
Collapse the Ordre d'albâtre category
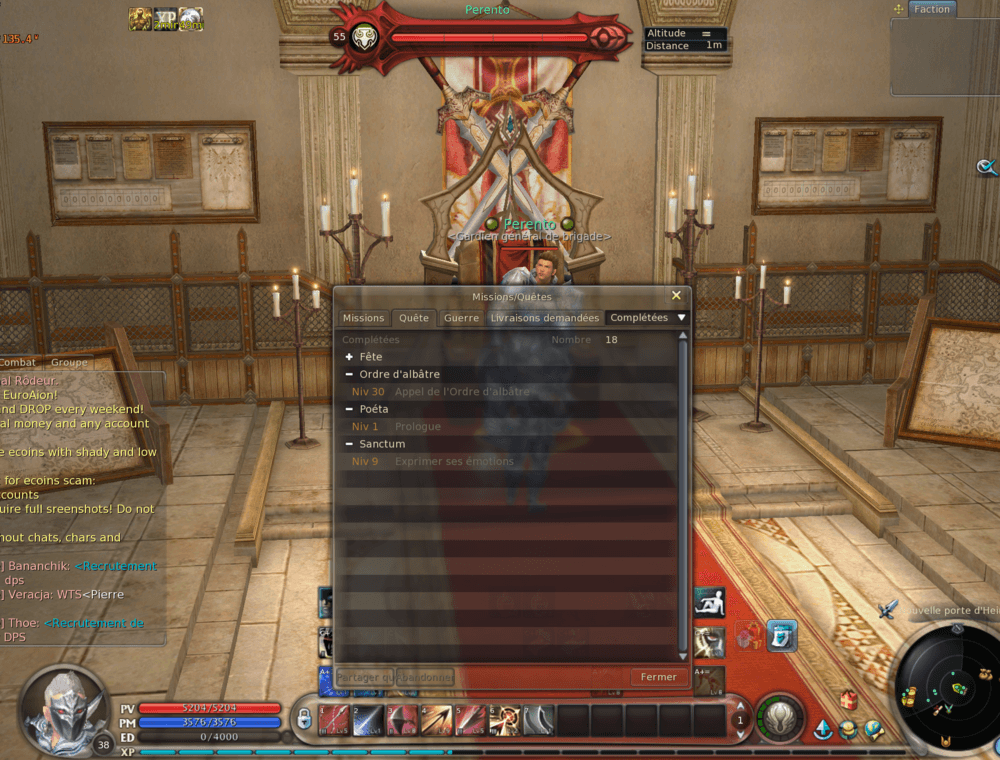click(x=349, y=374)
